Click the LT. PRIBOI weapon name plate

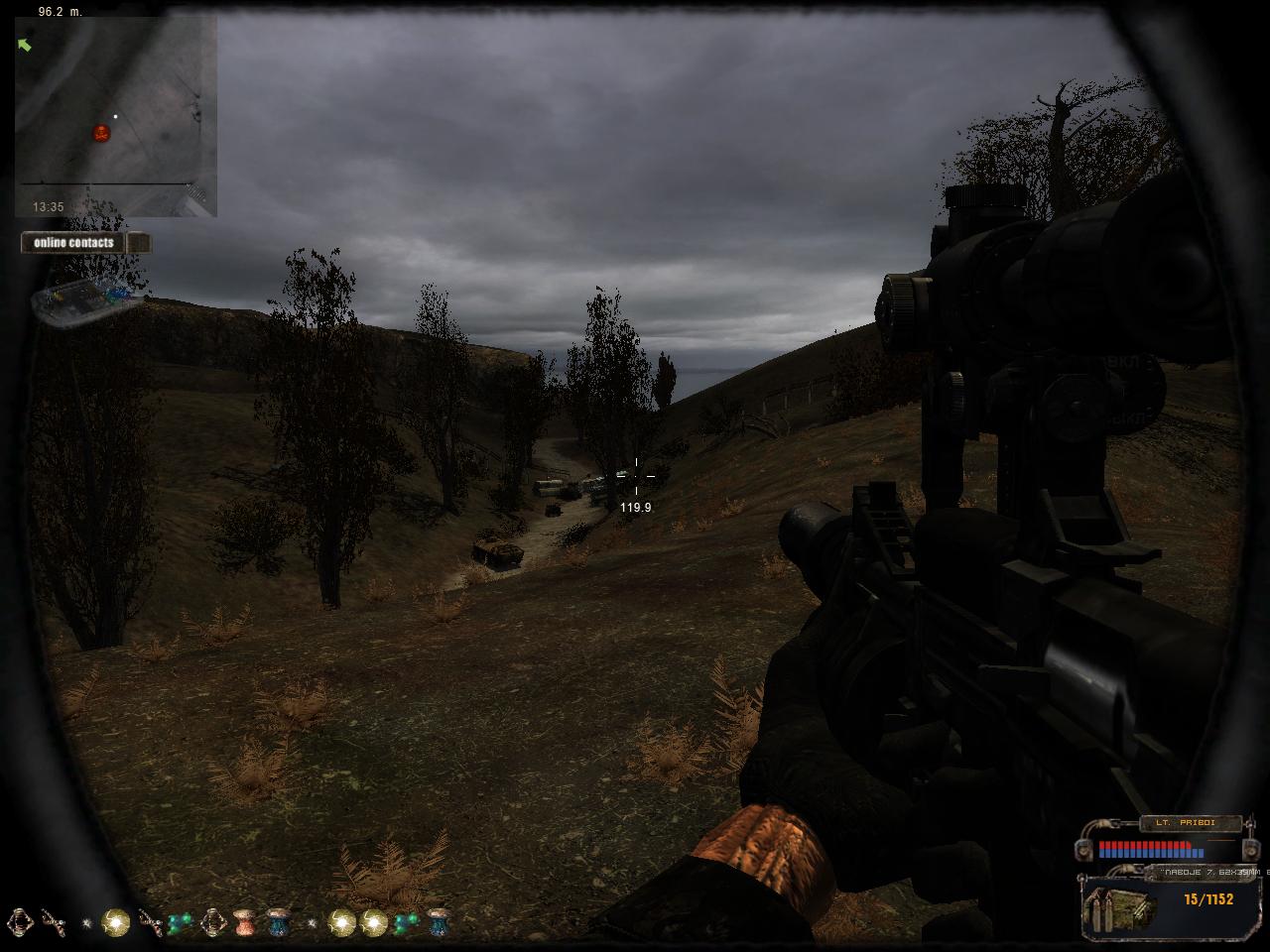pos(1191,823)
